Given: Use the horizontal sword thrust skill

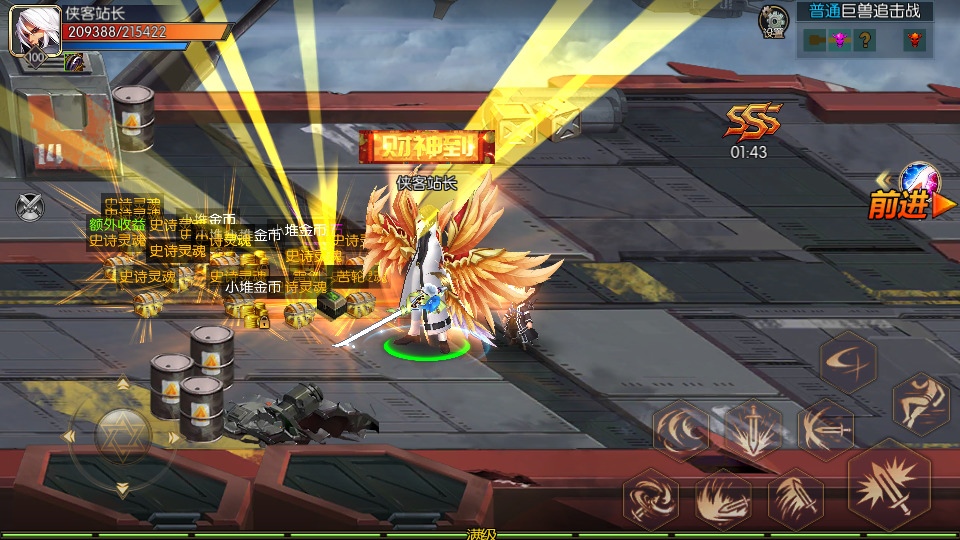Looking at the screenshot, I should (825, 430).
